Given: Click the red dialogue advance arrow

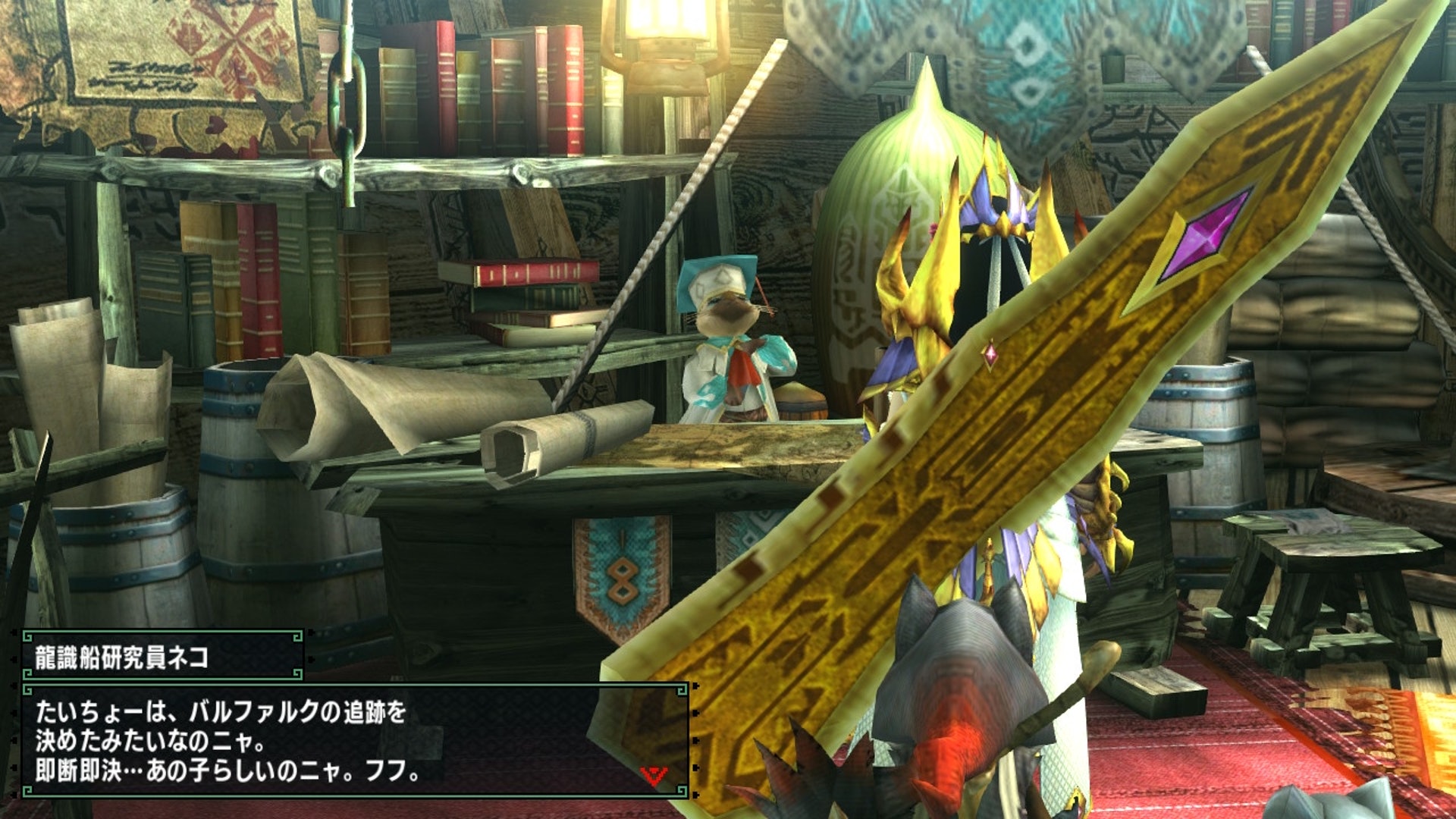Looking at the screenshot, I should click(653, 775).
